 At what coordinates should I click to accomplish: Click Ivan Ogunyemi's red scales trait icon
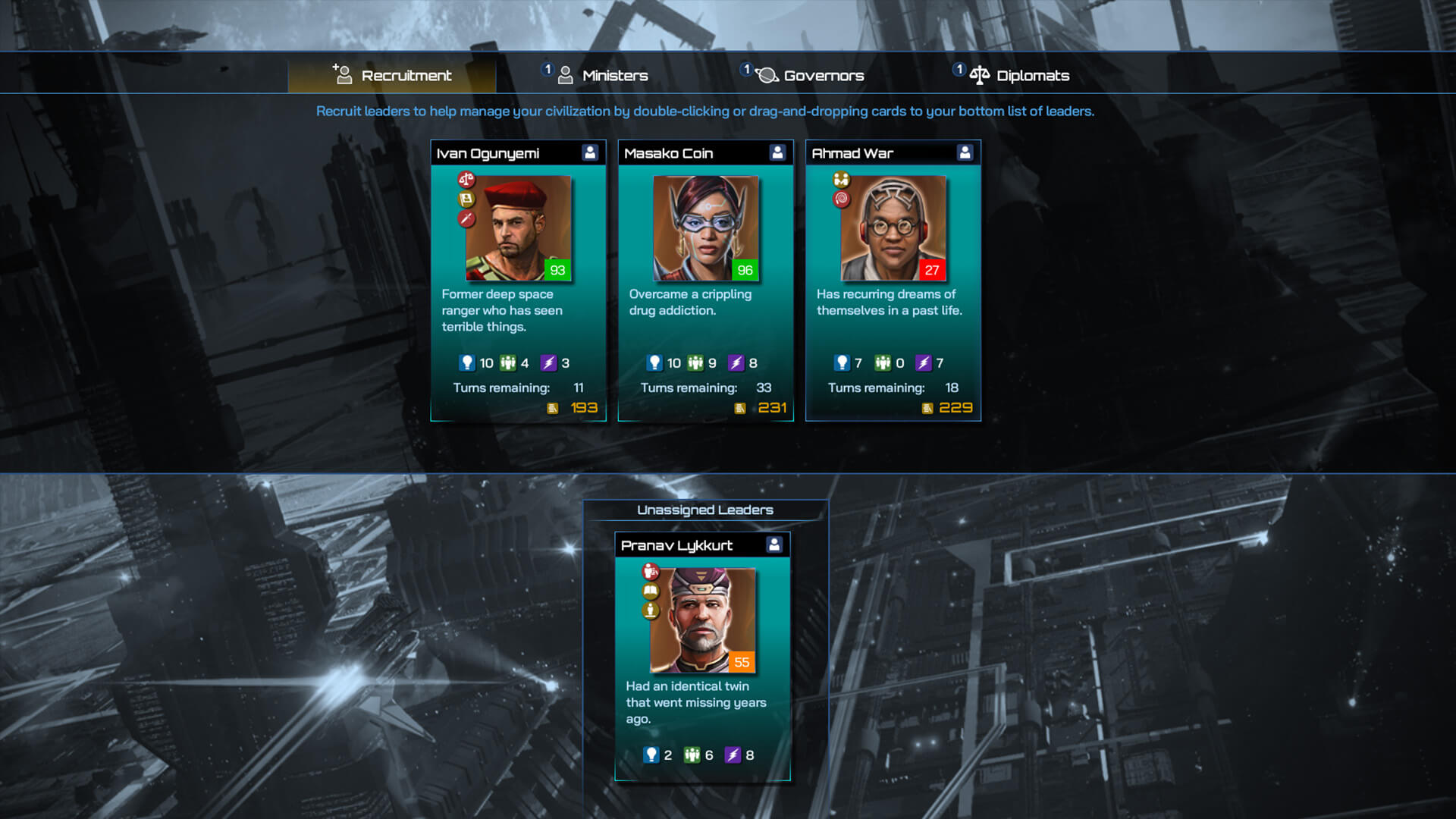click(x=466, y=180)
